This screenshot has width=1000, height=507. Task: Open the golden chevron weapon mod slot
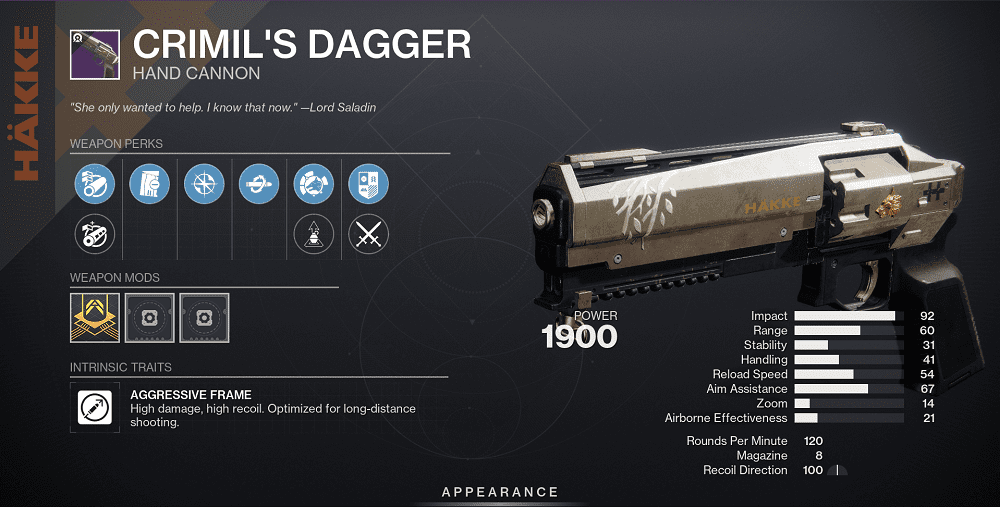pyautogui.click(x=95, y=314)
